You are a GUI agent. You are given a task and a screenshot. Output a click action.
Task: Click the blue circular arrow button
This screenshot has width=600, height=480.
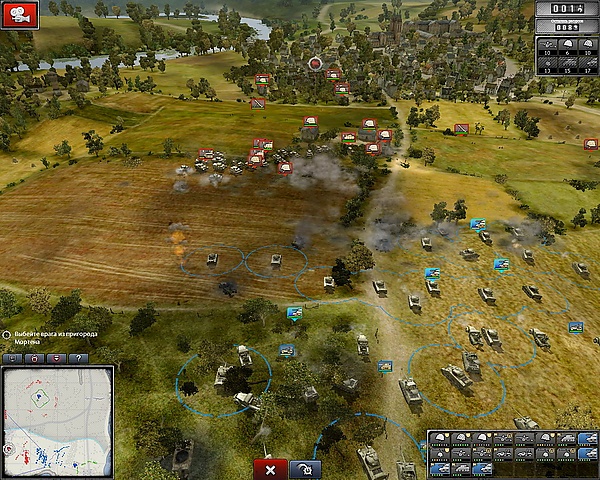pos(305,469)
